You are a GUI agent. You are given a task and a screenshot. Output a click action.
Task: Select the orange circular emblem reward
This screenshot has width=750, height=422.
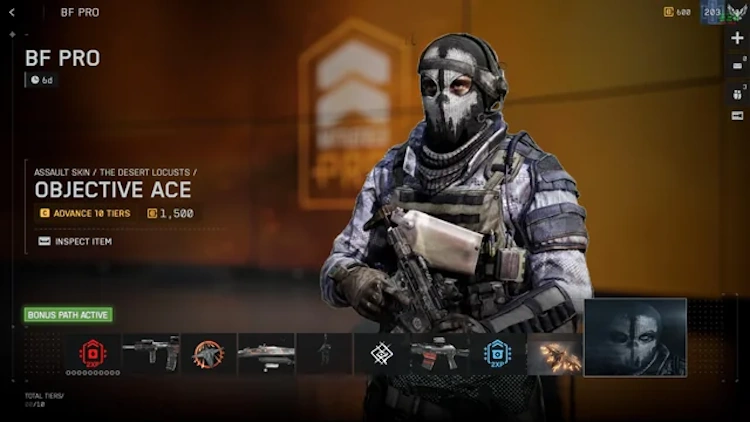click(208, 353)
